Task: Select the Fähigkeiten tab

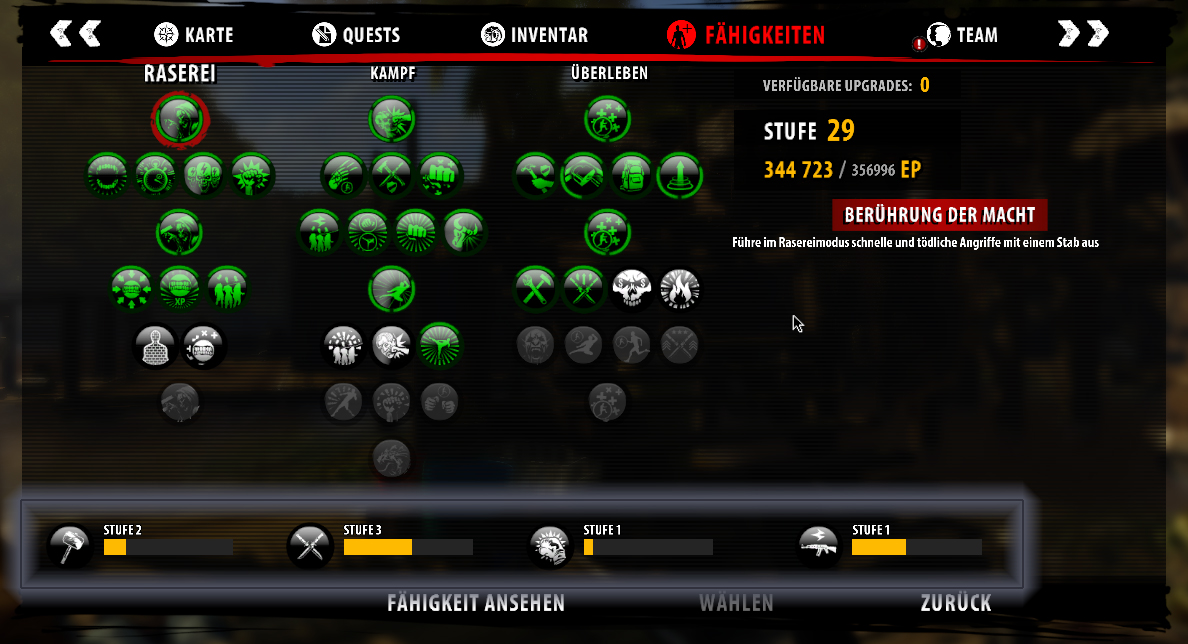Action: (x=746, y=35)
